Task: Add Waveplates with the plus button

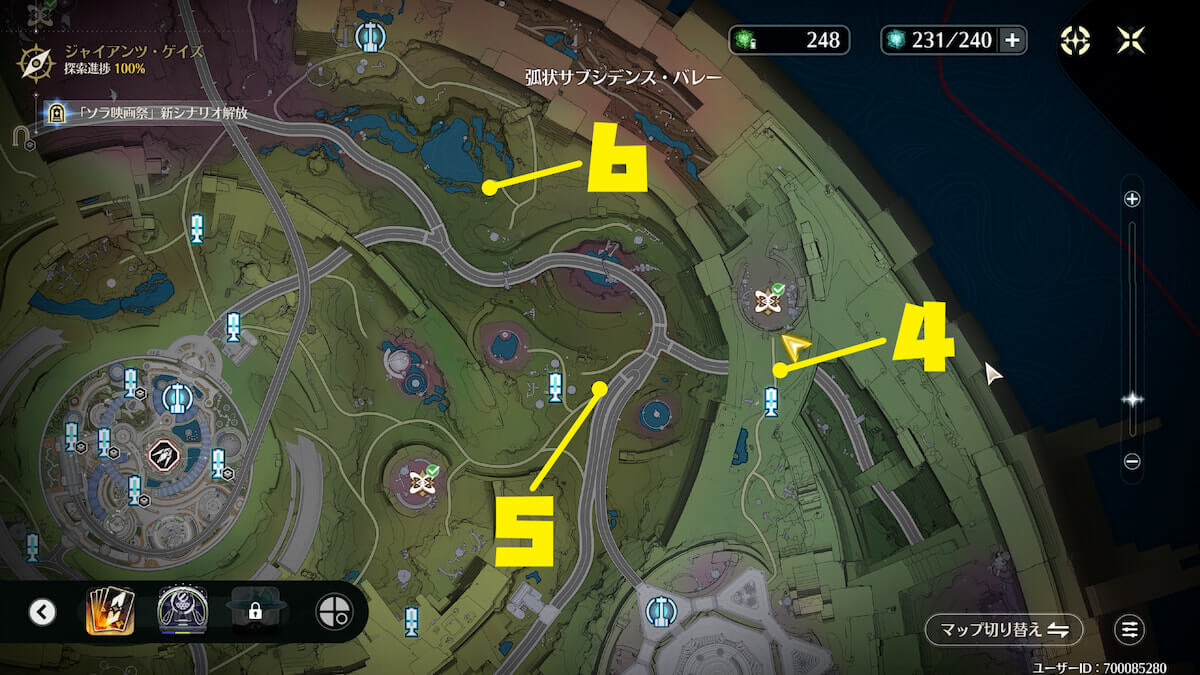Action: [1012, 40]
